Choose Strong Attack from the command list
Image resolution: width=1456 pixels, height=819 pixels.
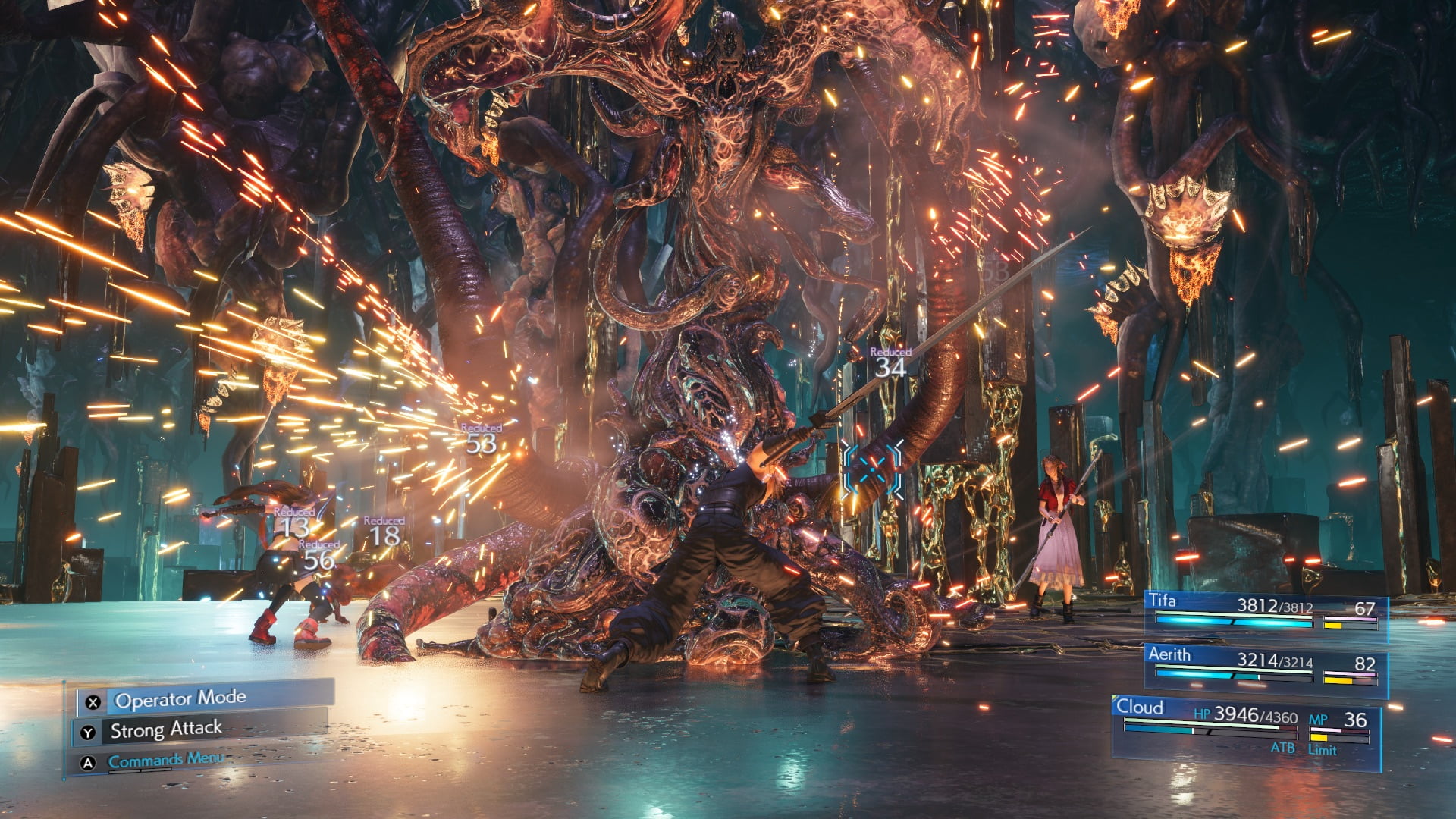click(165, 730)
